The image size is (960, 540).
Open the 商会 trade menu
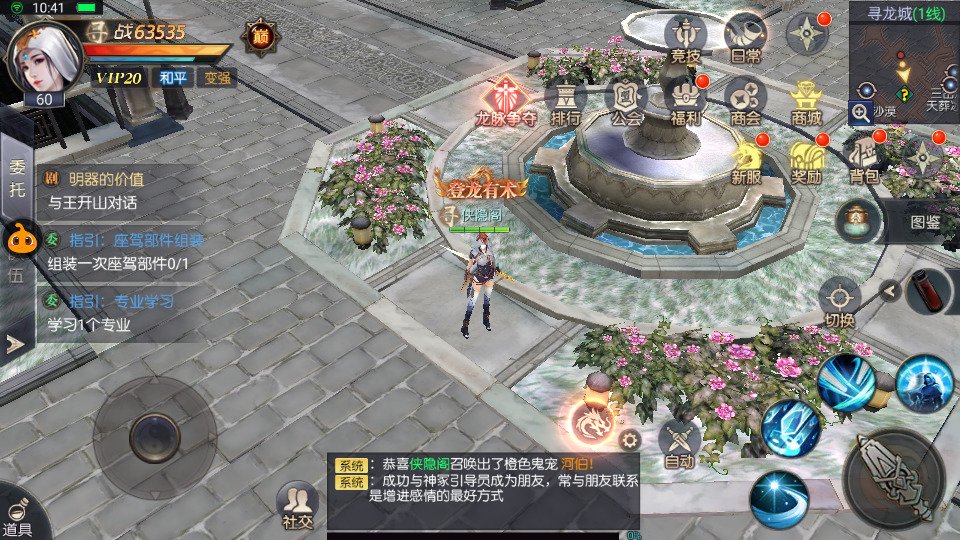(746, 103)
